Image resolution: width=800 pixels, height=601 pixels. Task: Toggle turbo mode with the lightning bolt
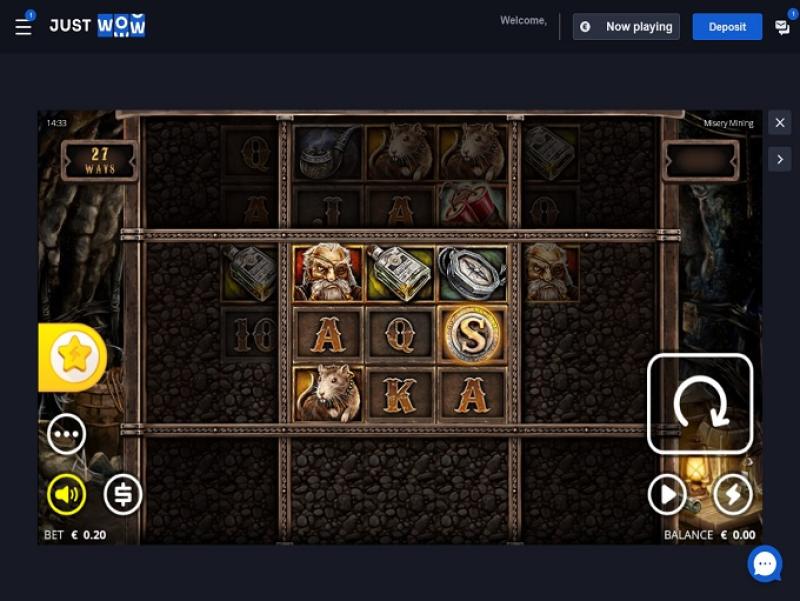pos(732,494)
